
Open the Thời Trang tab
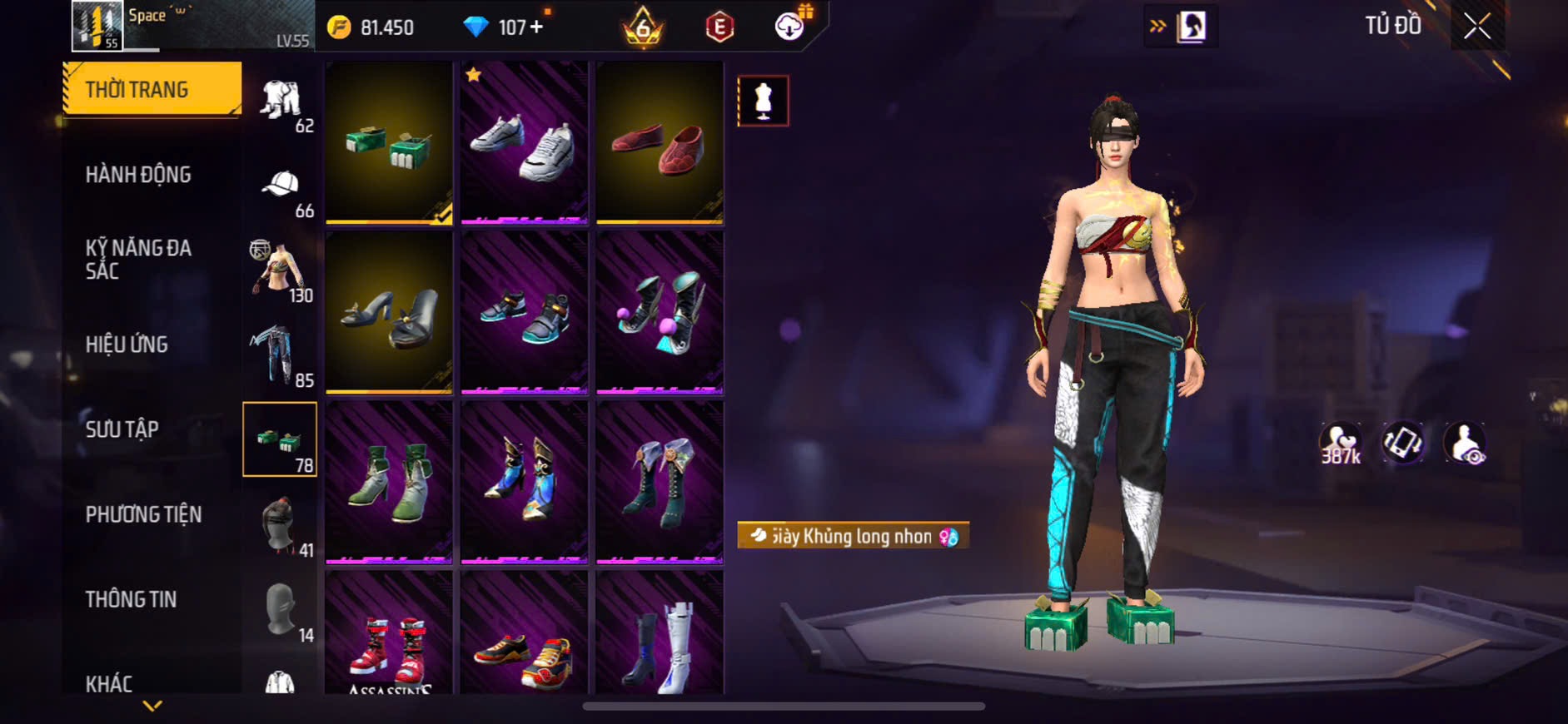point(152,89)
